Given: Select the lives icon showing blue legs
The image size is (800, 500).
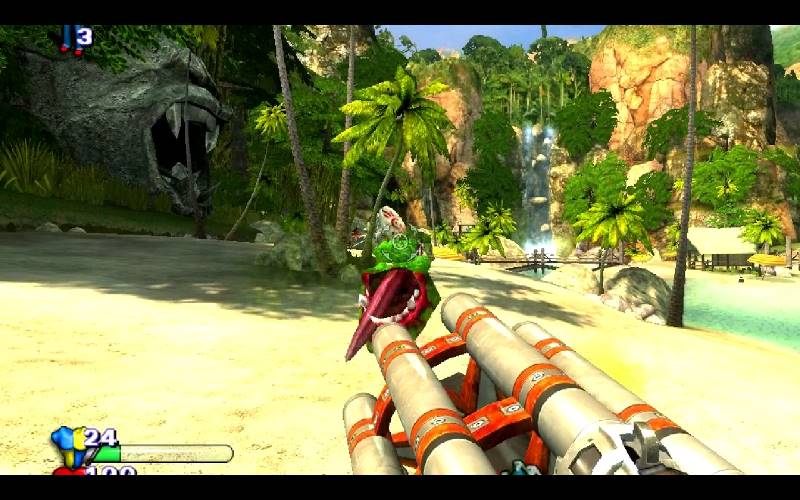Looking at the screenshot, I should pyautogui.click(x=67, y=38).
